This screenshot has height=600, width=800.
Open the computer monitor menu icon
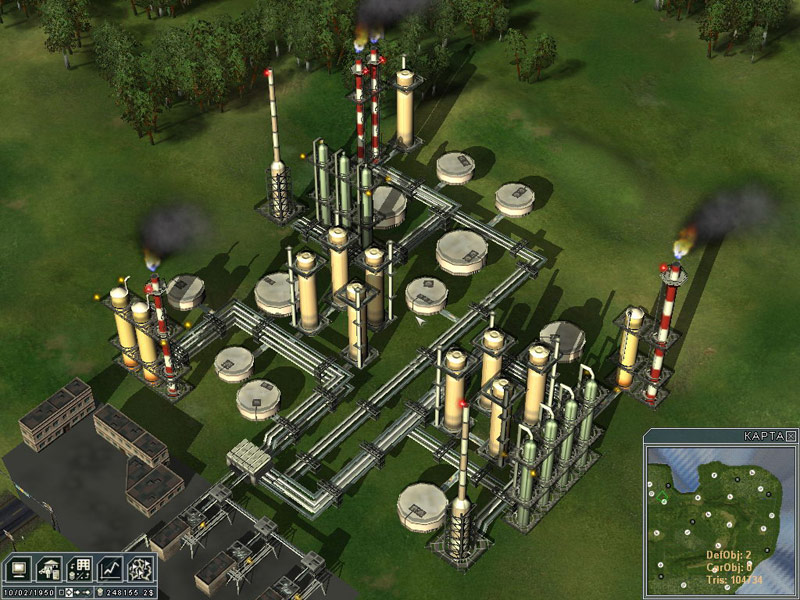click(x=19, y=568)
